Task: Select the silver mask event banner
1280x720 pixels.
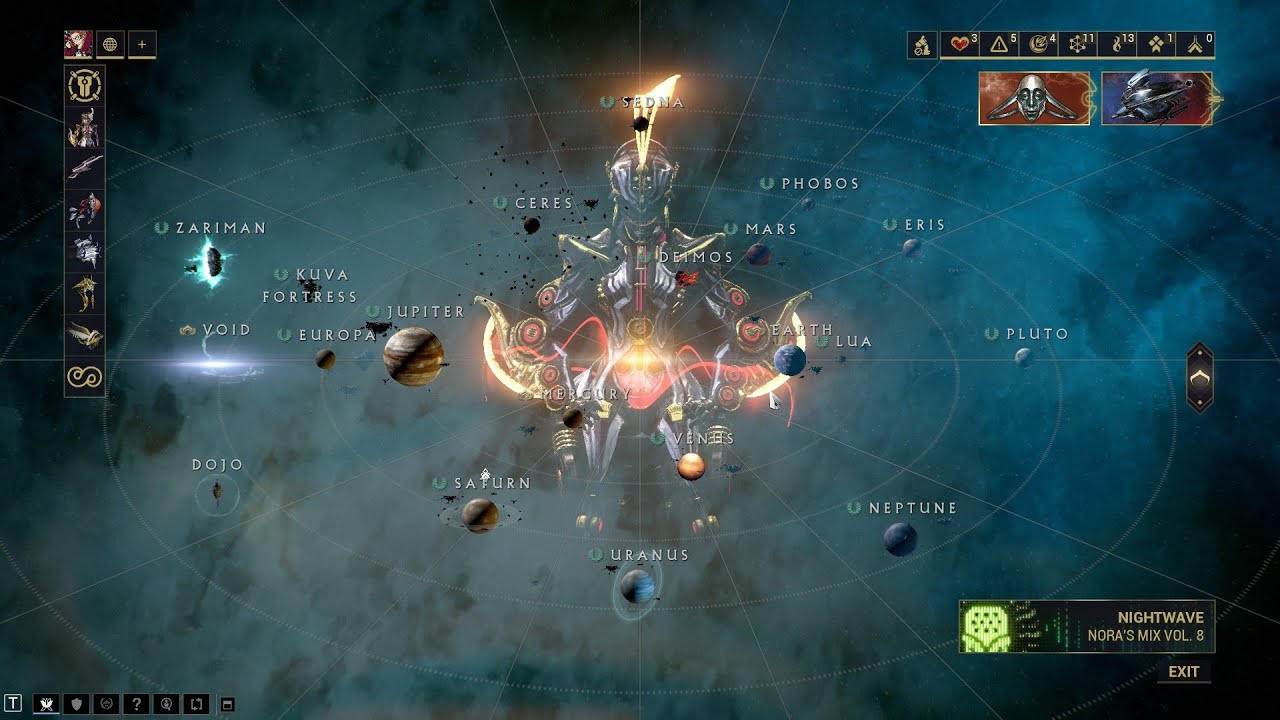Action: point(1034,98)
